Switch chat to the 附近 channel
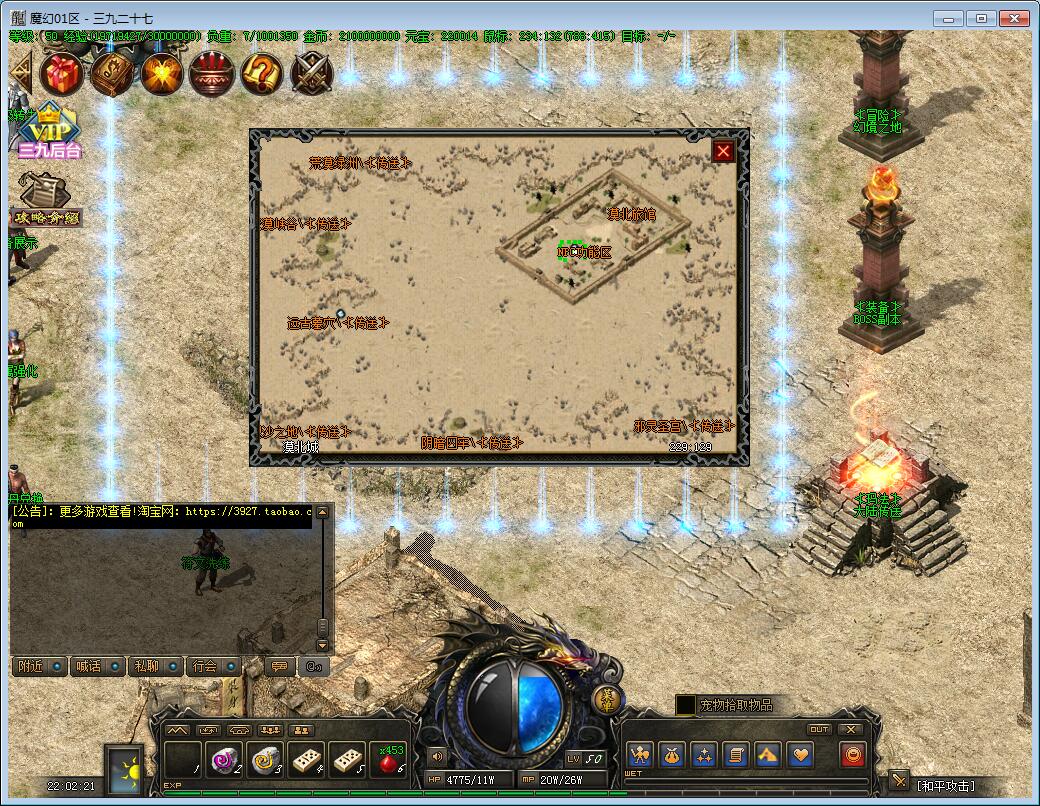The width and height of the screenshot is (1040, 806). click(39, 666)
